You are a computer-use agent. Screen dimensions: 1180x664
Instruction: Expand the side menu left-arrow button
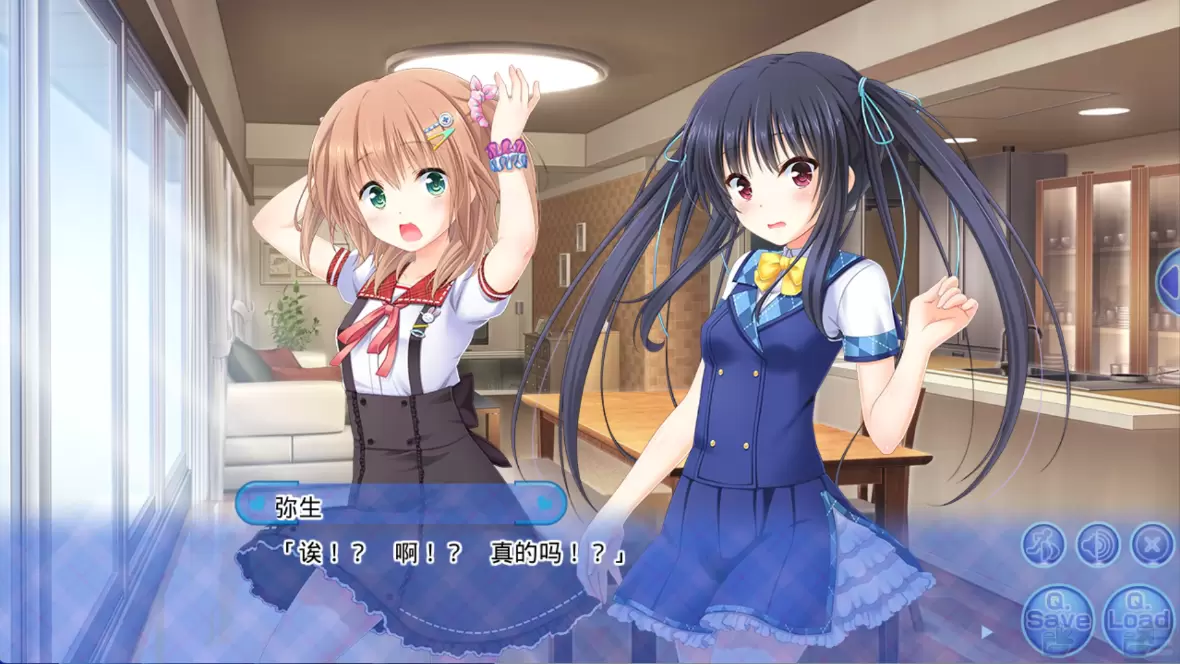click(x=1169, y=282)
